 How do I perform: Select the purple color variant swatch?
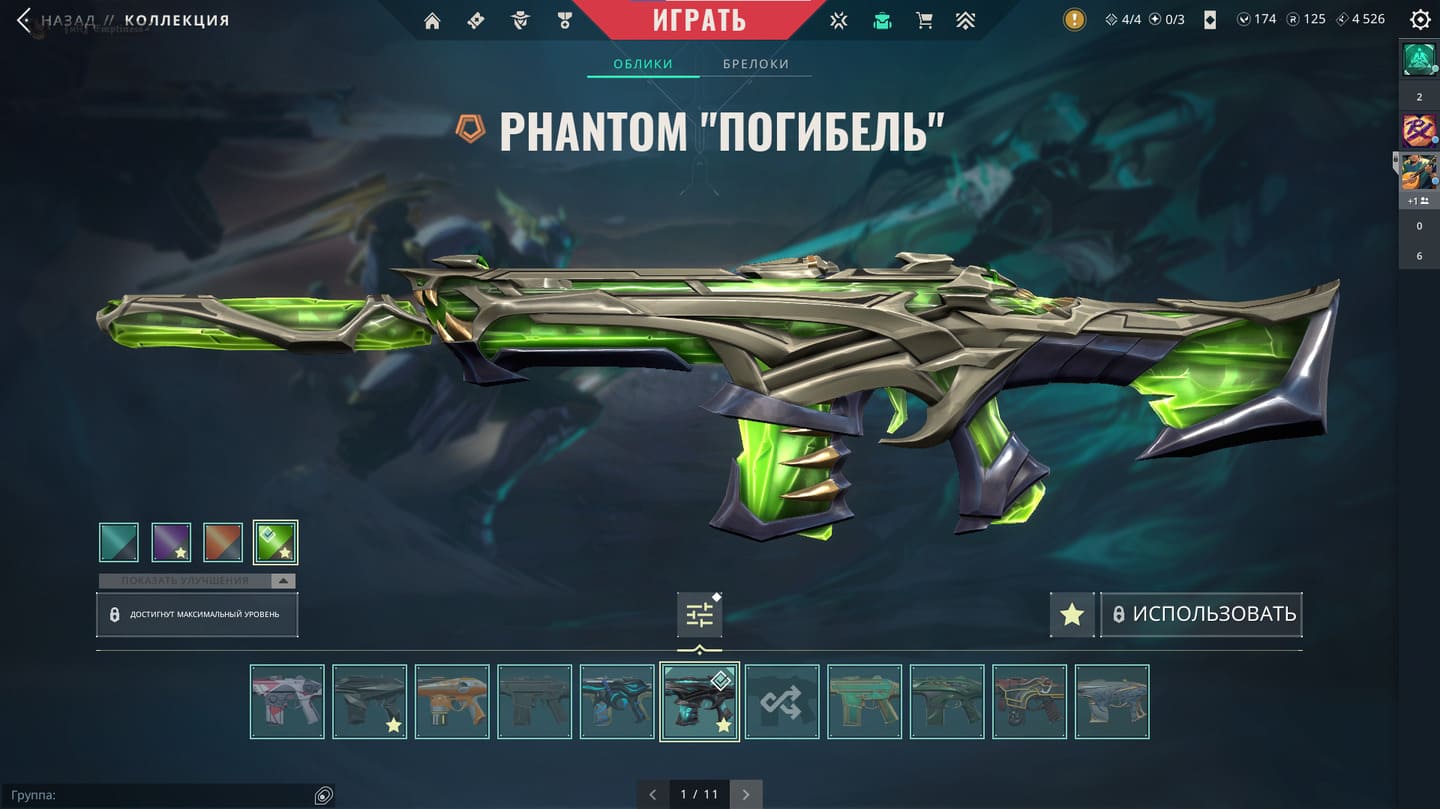pyautogui.click(x=171, y=542)
